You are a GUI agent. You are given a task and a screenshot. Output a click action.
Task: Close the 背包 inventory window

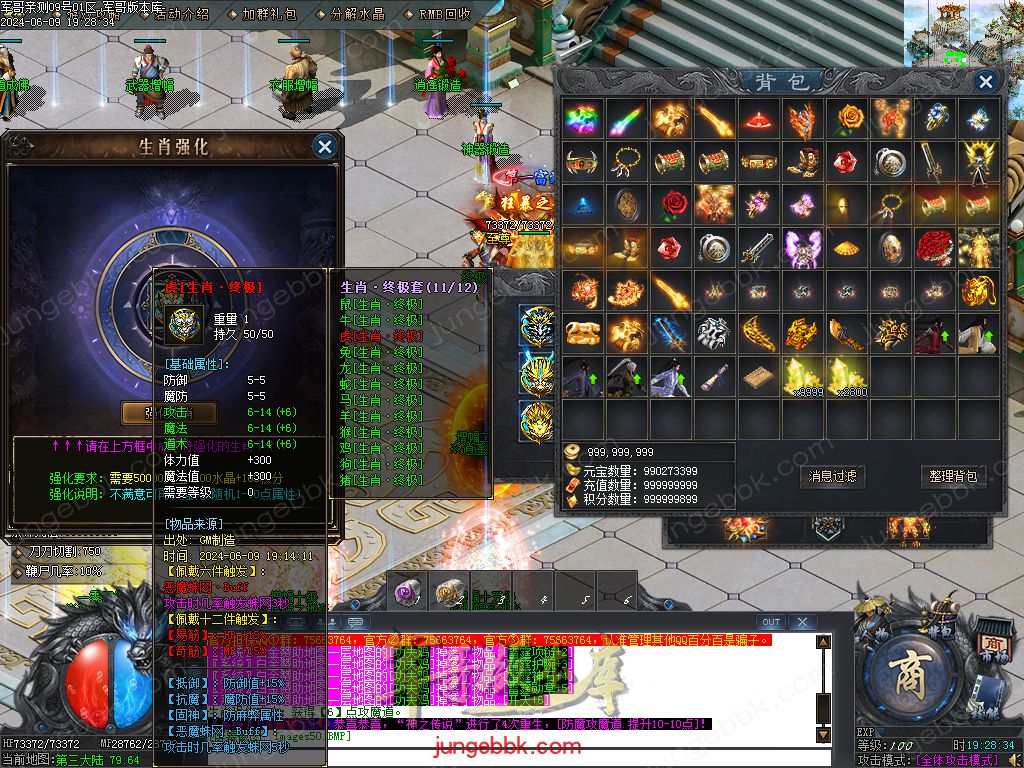pyautogui.click(x=986, y=82)
